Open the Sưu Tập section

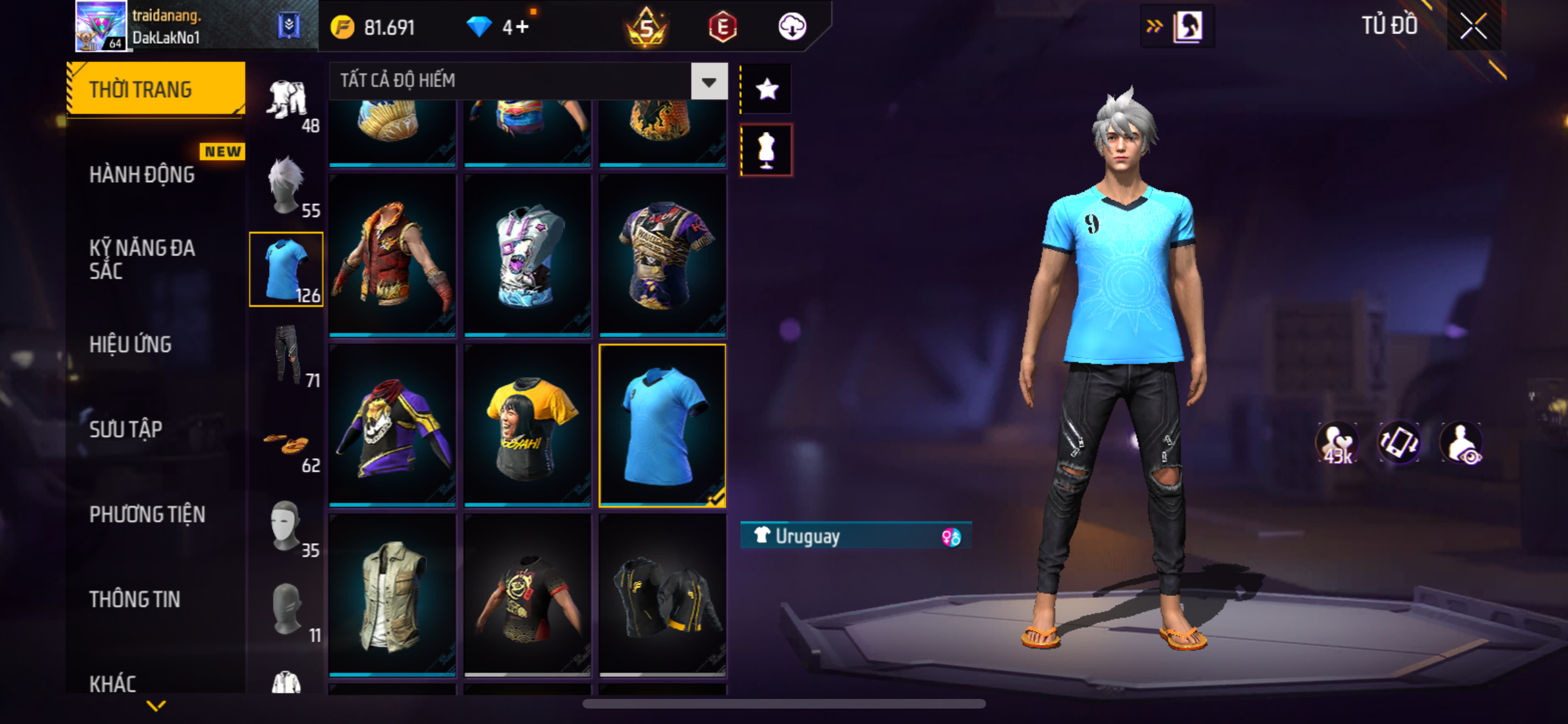click(x=126, y=429)
